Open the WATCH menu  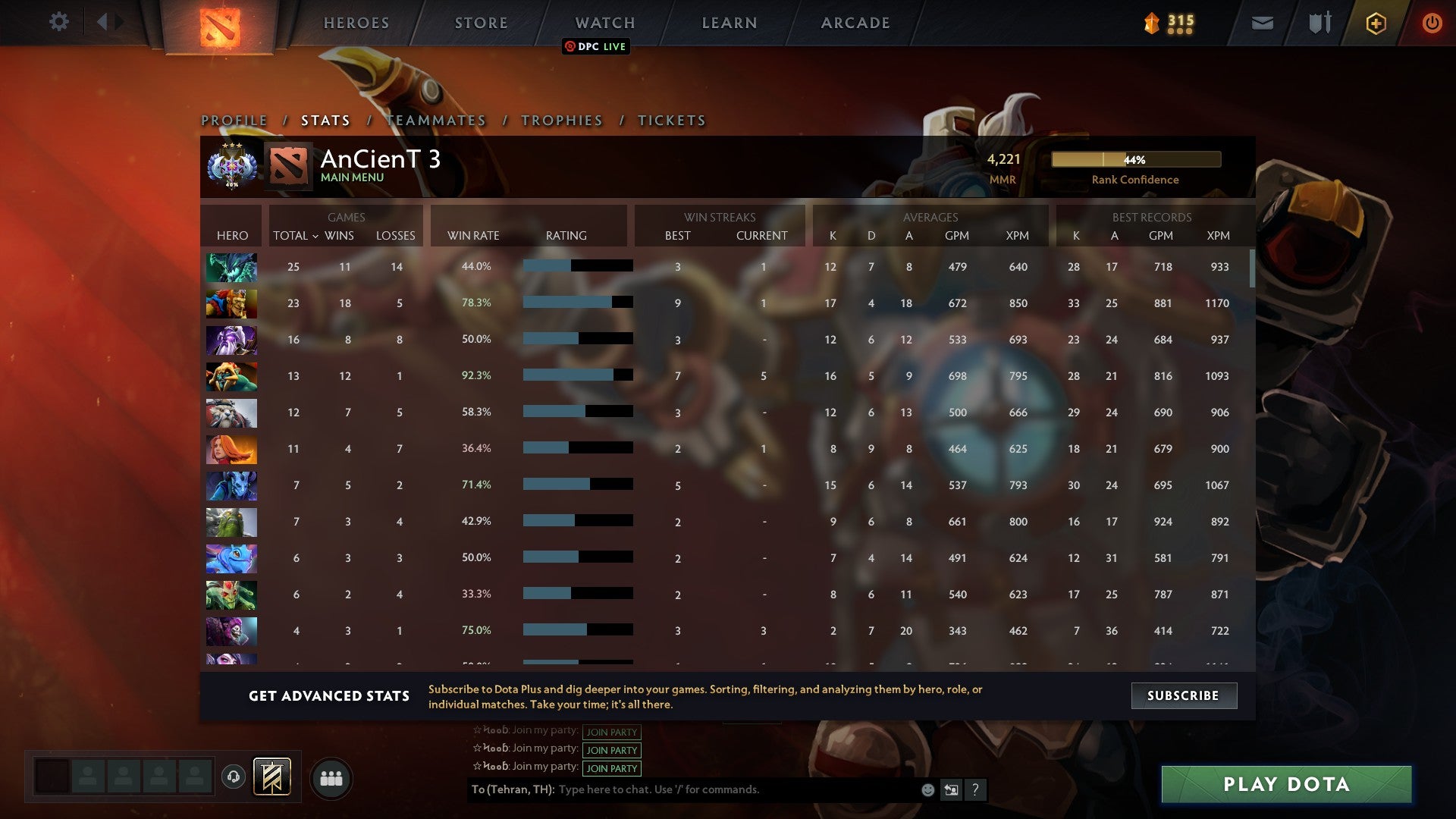click(604, 23)
